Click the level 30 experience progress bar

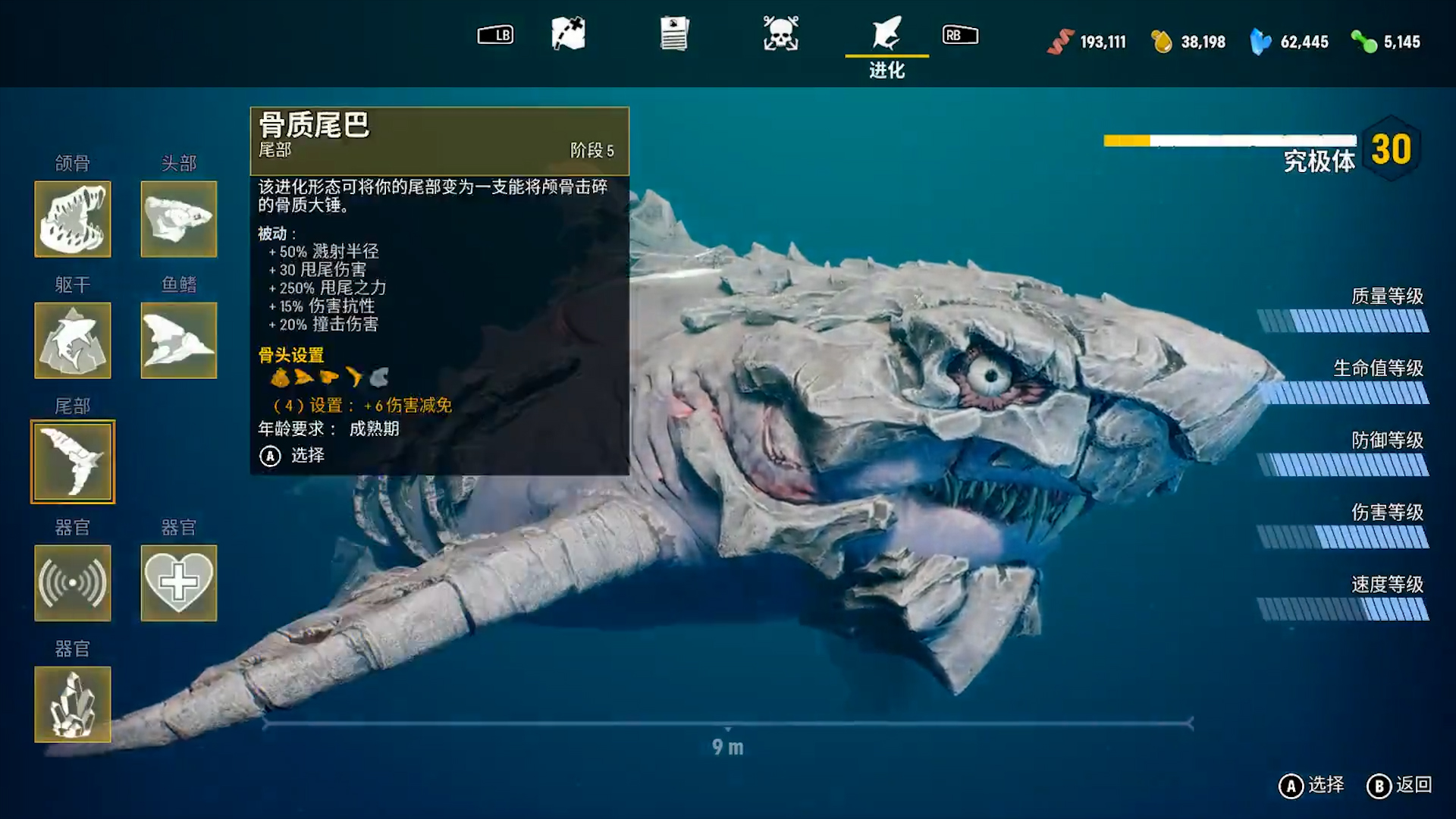pos(1228,139)
